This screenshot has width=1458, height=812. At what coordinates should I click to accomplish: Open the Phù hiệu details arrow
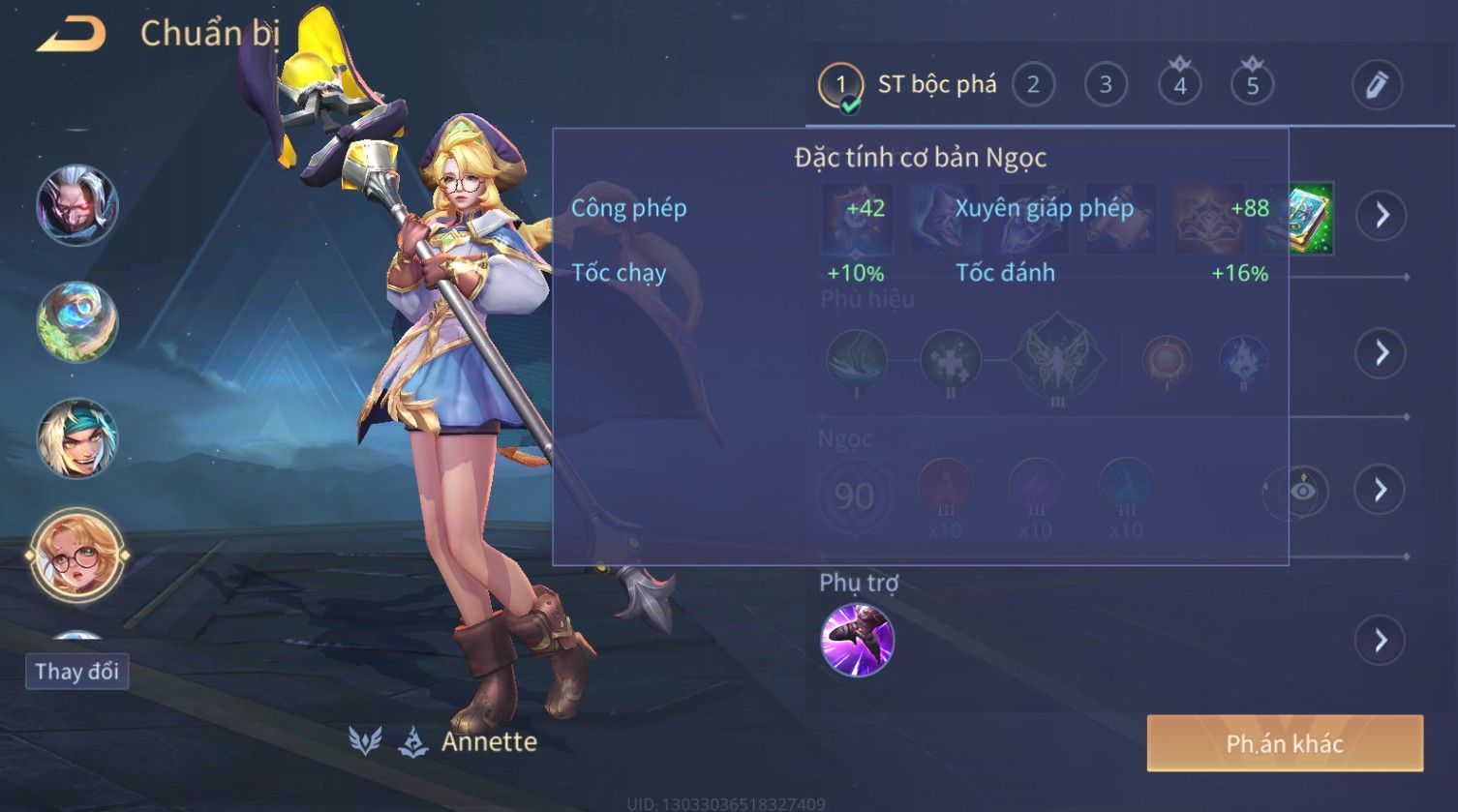[1381, 352]
